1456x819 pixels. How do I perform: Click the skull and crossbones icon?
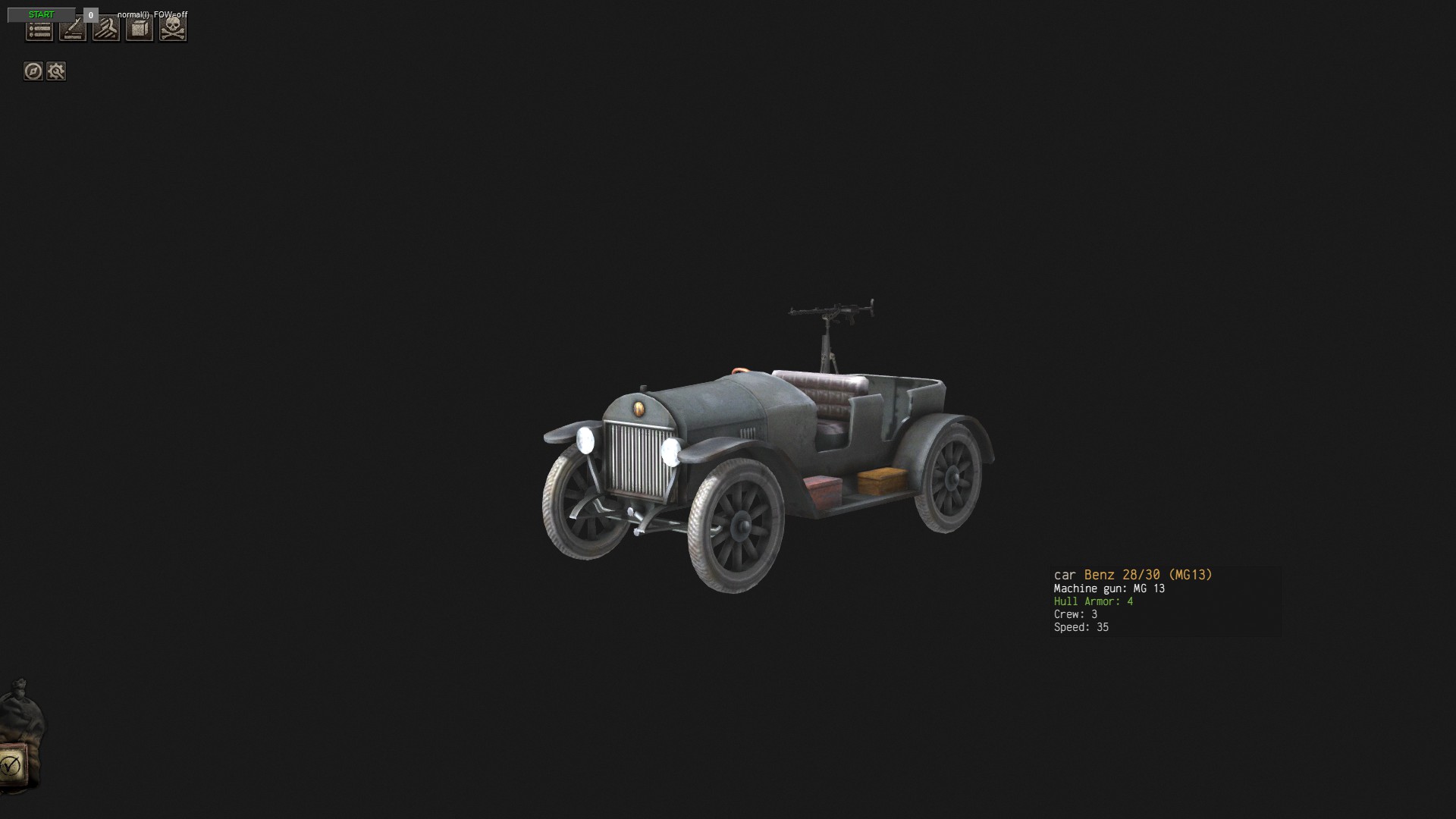(173, 30)
